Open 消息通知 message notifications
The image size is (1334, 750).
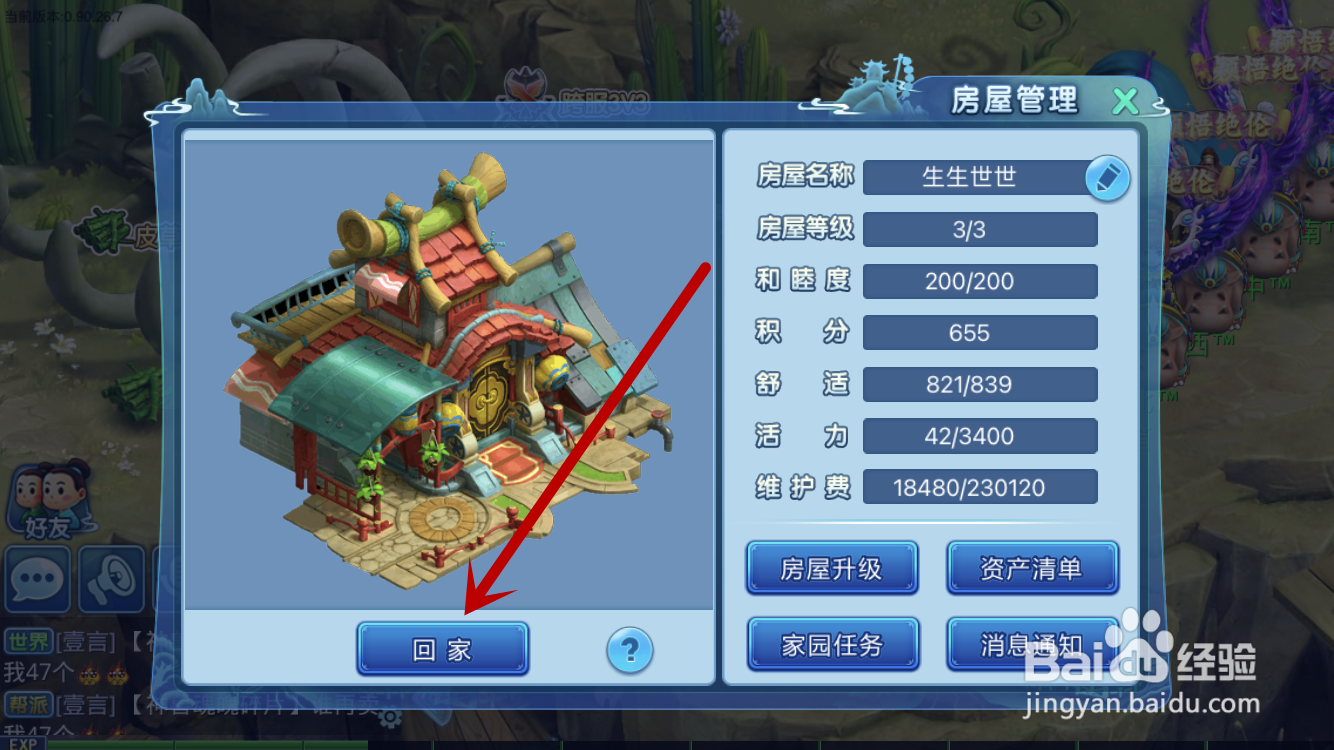click(x=1033, y=644)
